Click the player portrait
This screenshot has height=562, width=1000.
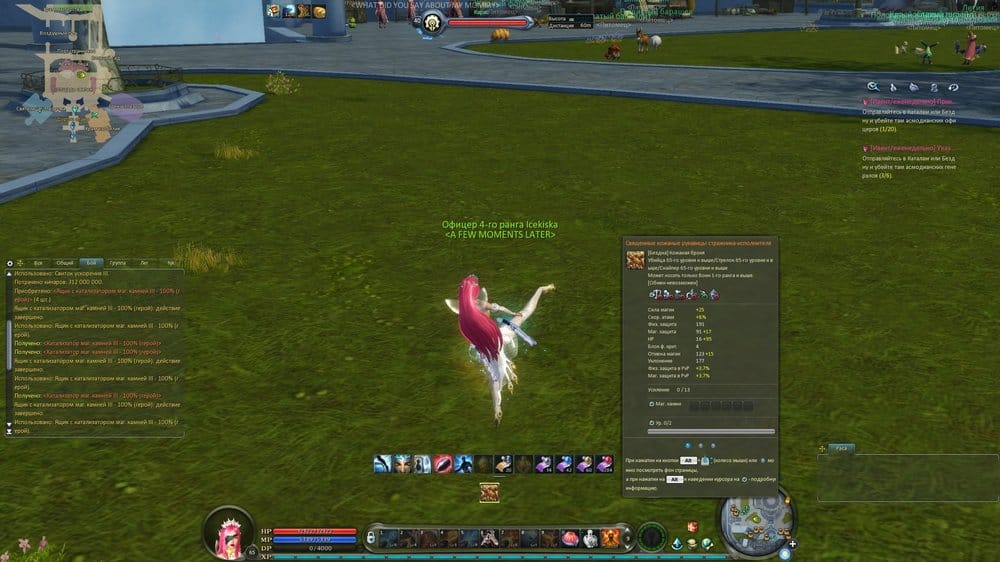(228, 530)
